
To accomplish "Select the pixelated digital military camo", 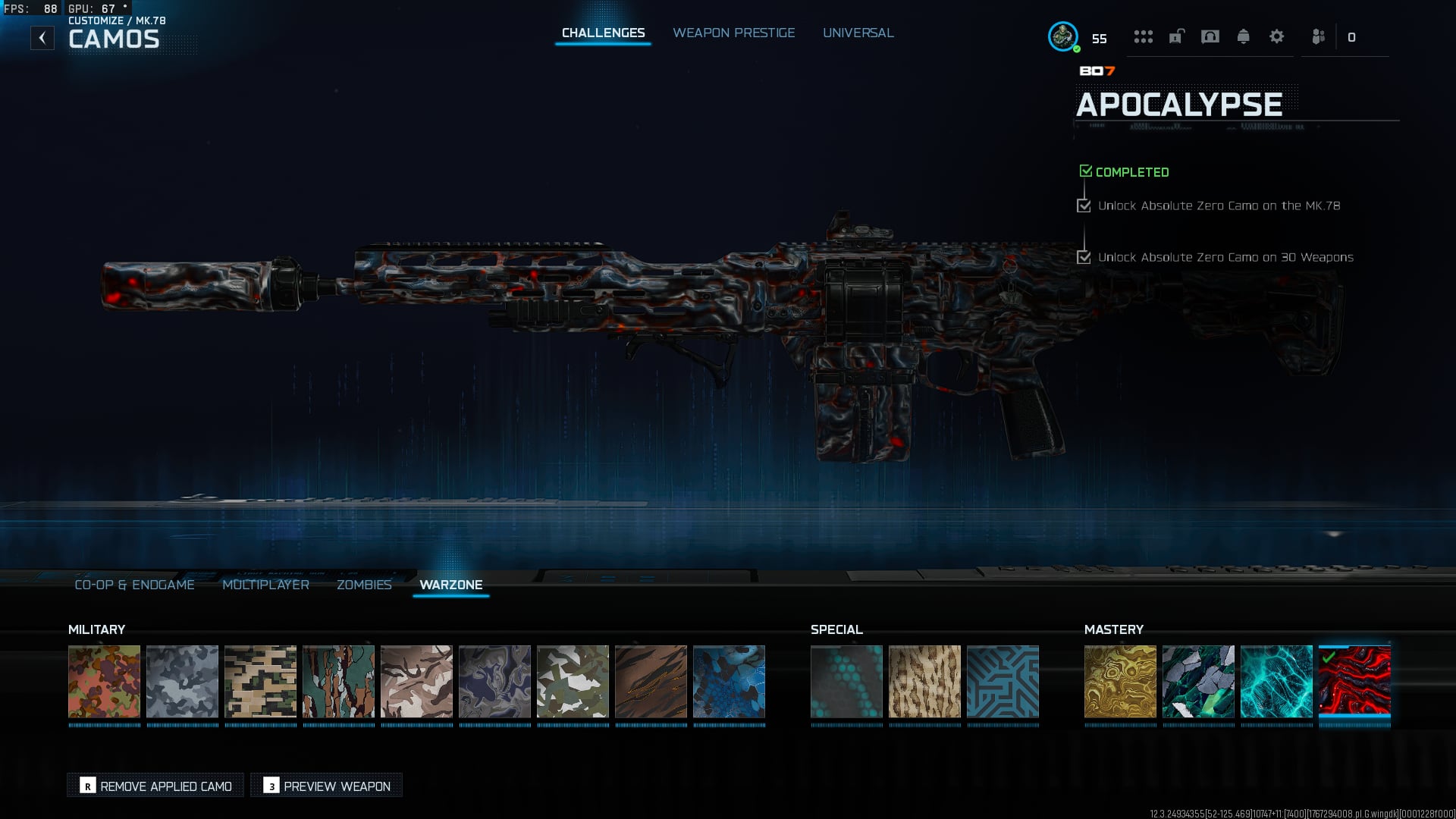I will 260,681.
